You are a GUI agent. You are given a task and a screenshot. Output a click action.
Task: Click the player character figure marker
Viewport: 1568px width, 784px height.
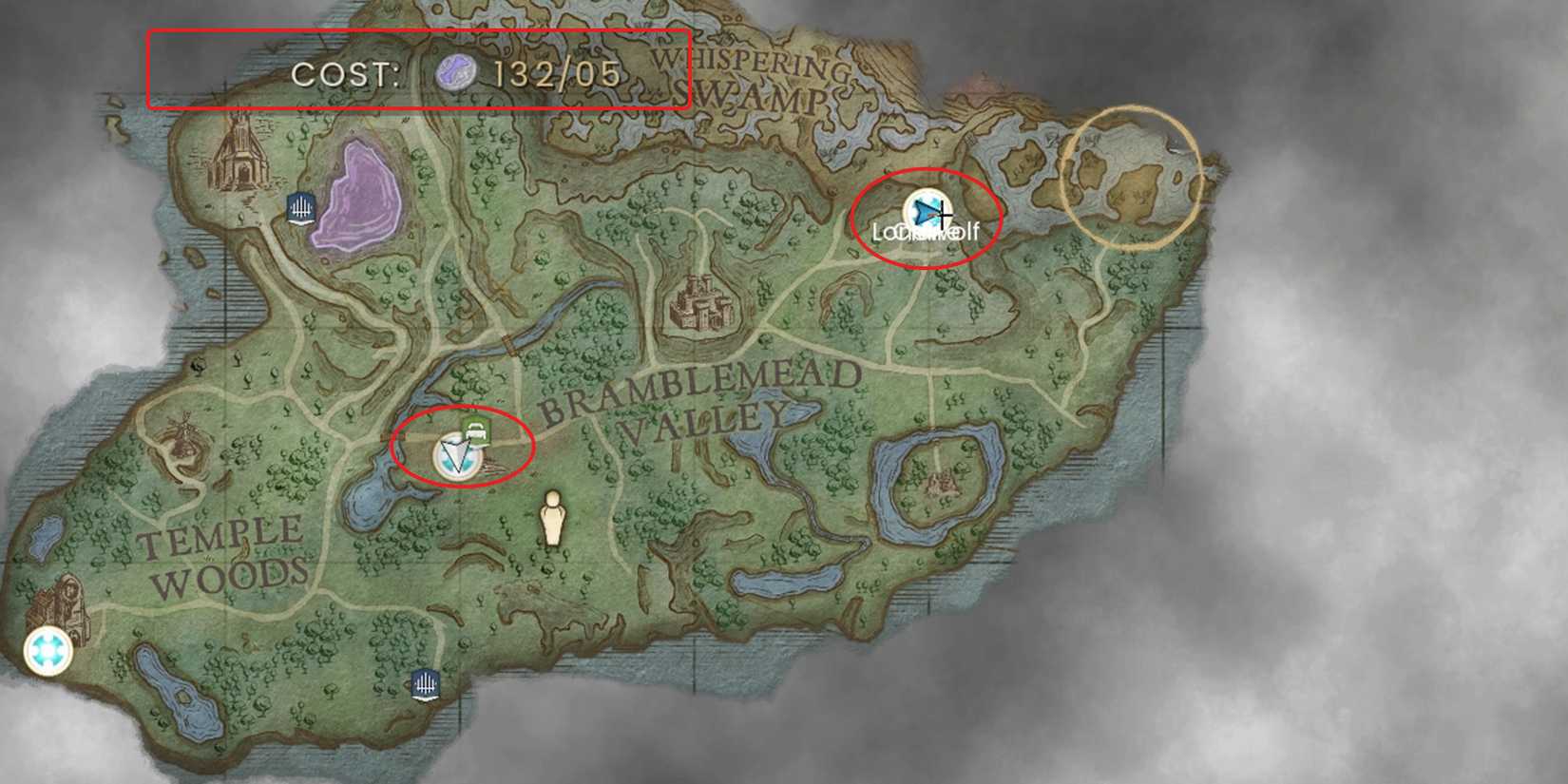(553, 518)
